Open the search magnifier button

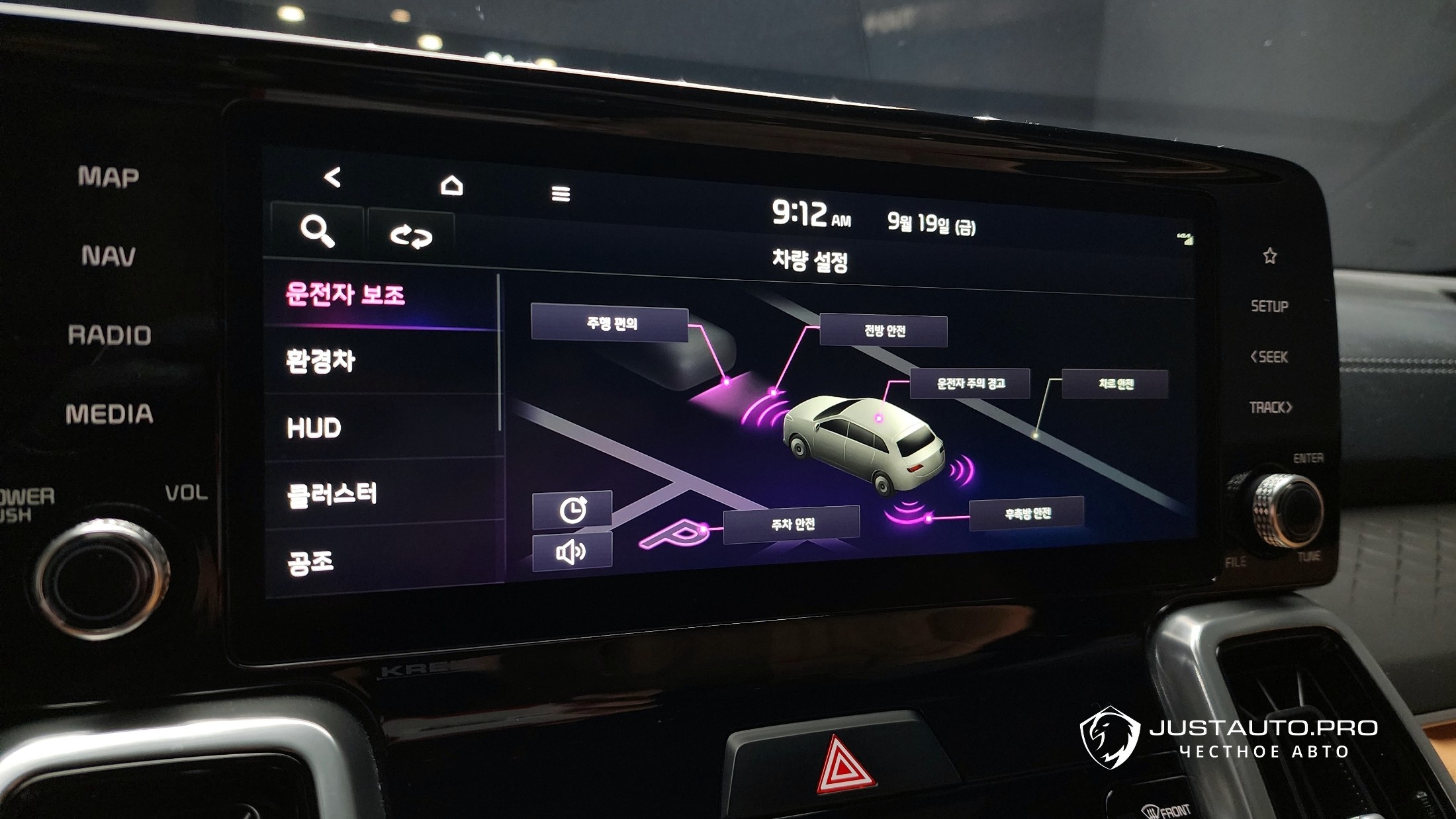pyautogui.click(x=318, y=231)
